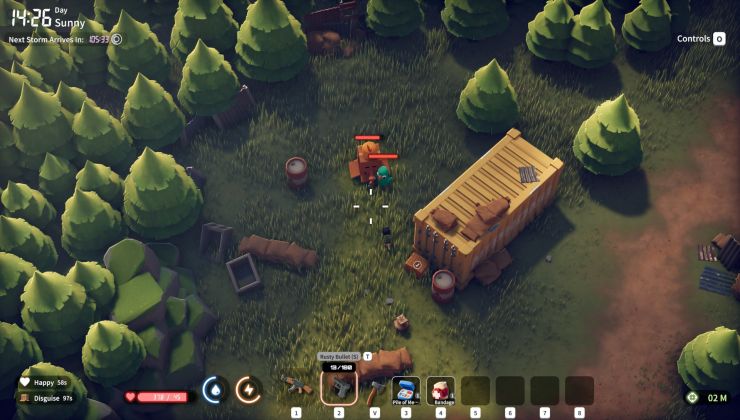Click the Happy status effect
The image size is (740, 420).
coord(45,383)
